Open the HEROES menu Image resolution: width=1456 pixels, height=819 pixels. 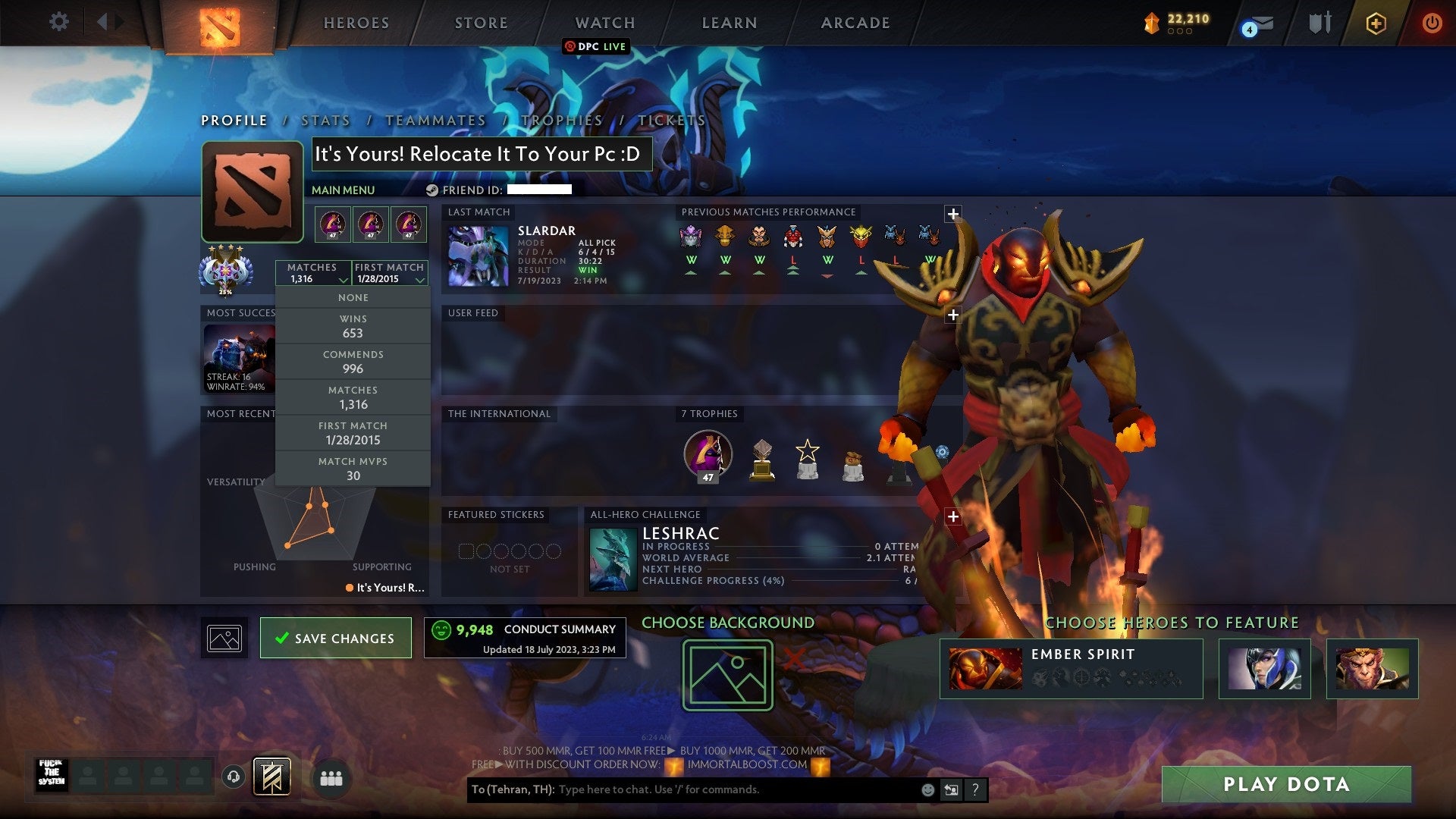[356, 23]
